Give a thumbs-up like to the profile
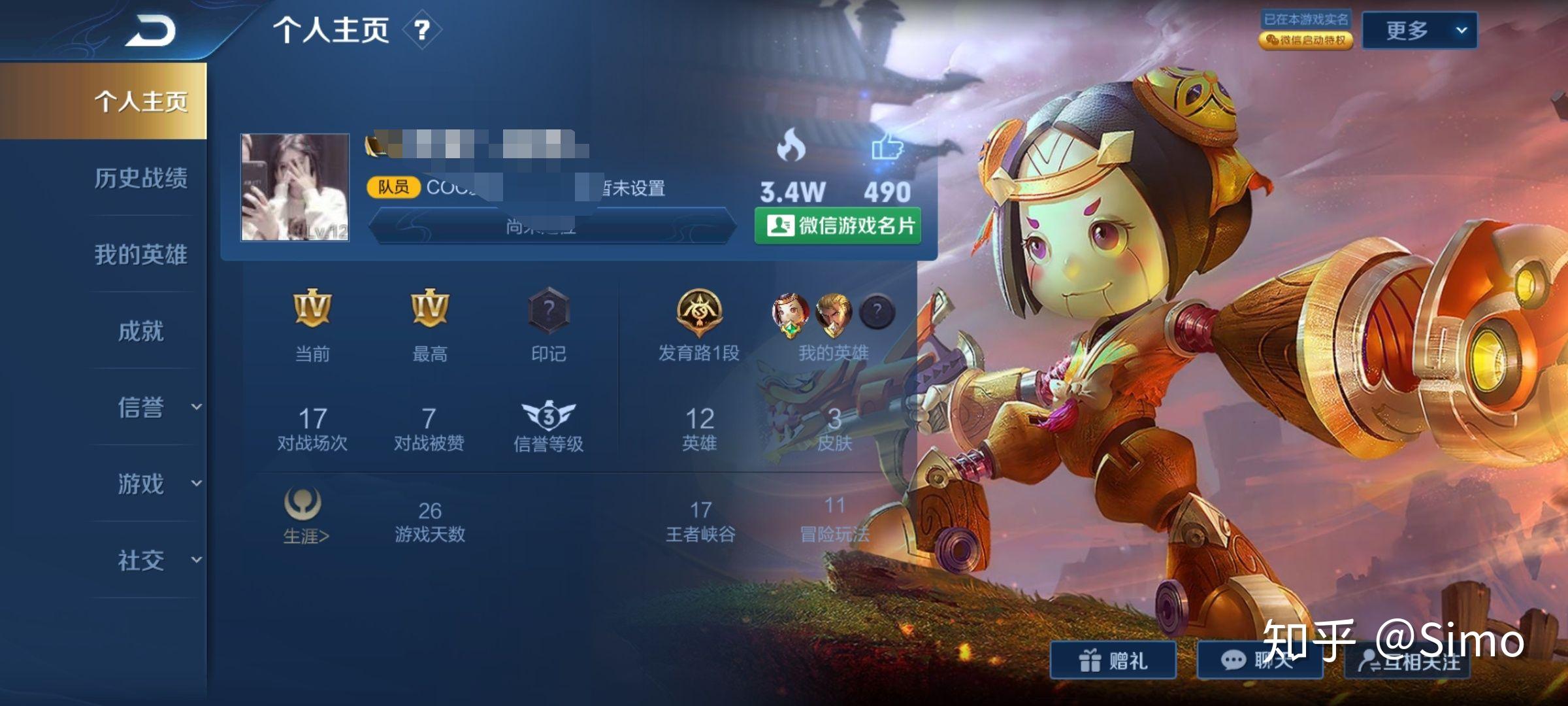Image resolution: width=1568 pixels, height=706 pixels. coord(887,148)
